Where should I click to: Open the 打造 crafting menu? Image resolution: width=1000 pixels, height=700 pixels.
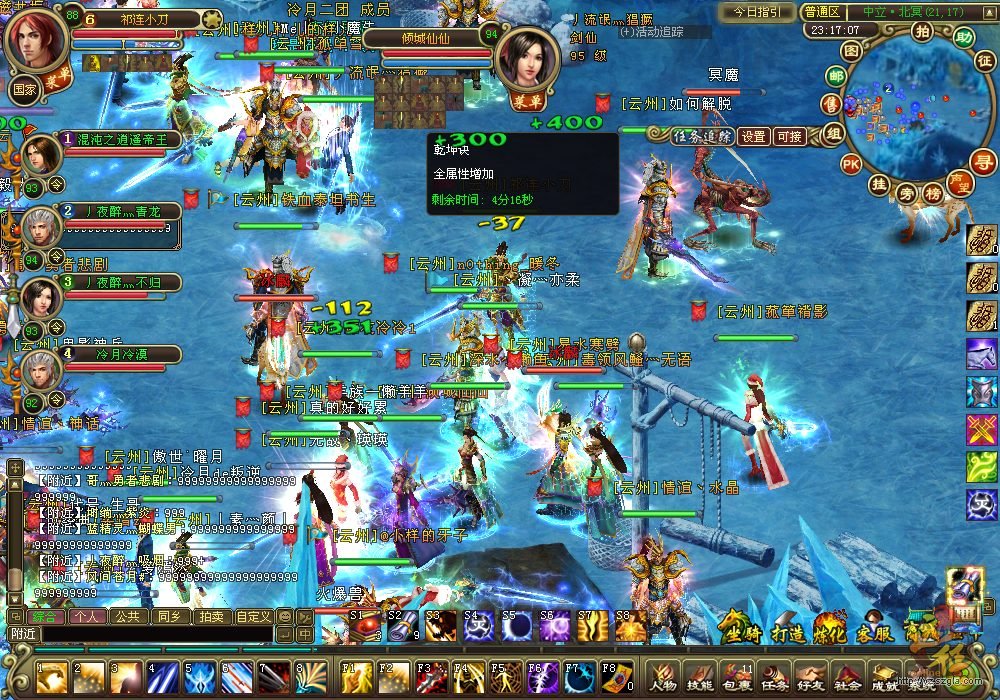[x=789, y=631]
